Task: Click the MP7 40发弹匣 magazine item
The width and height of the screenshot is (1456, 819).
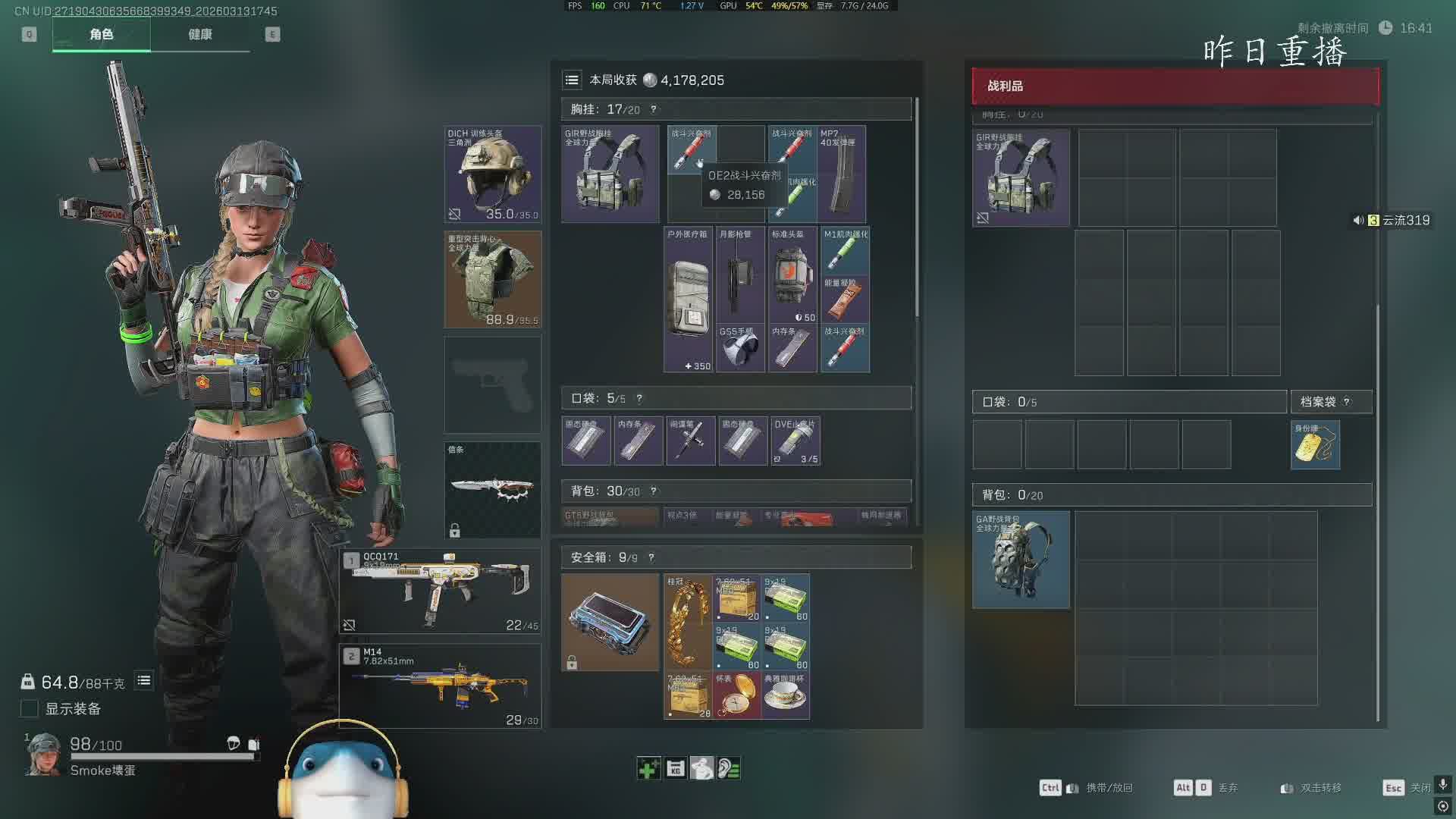Action: click(x=841, y=174)
